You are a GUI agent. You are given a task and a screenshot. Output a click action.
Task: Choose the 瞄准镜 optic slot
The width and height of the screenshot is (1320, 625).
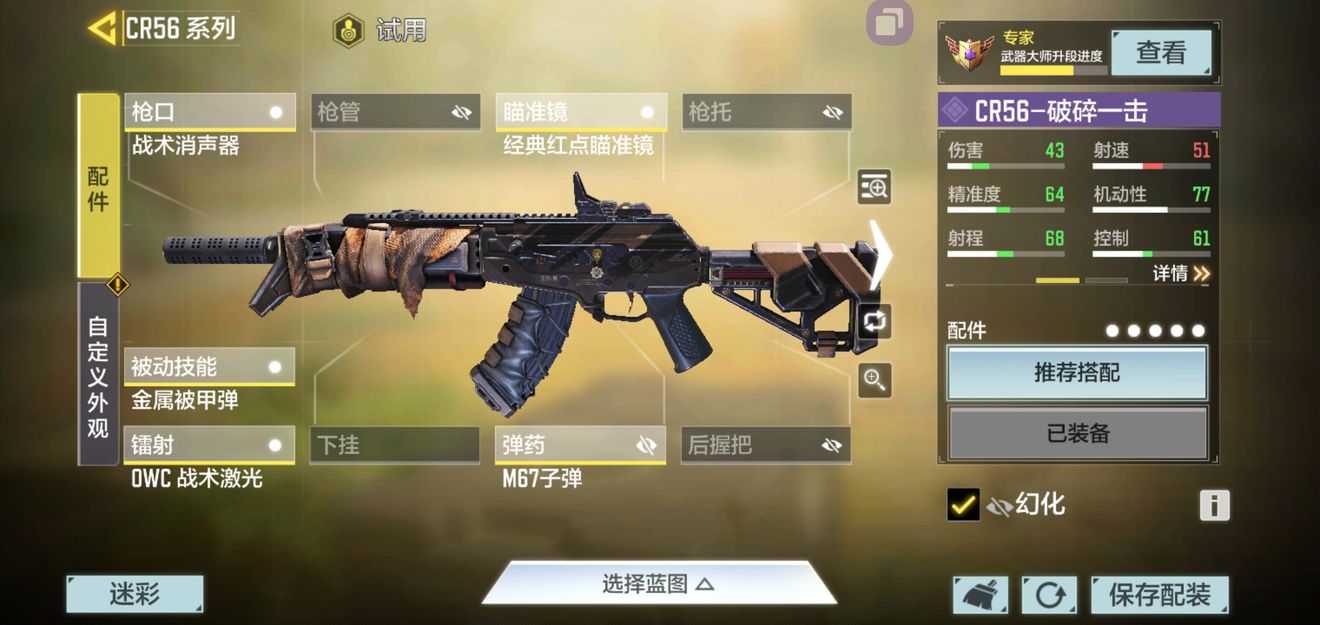(x=581, y=112)
